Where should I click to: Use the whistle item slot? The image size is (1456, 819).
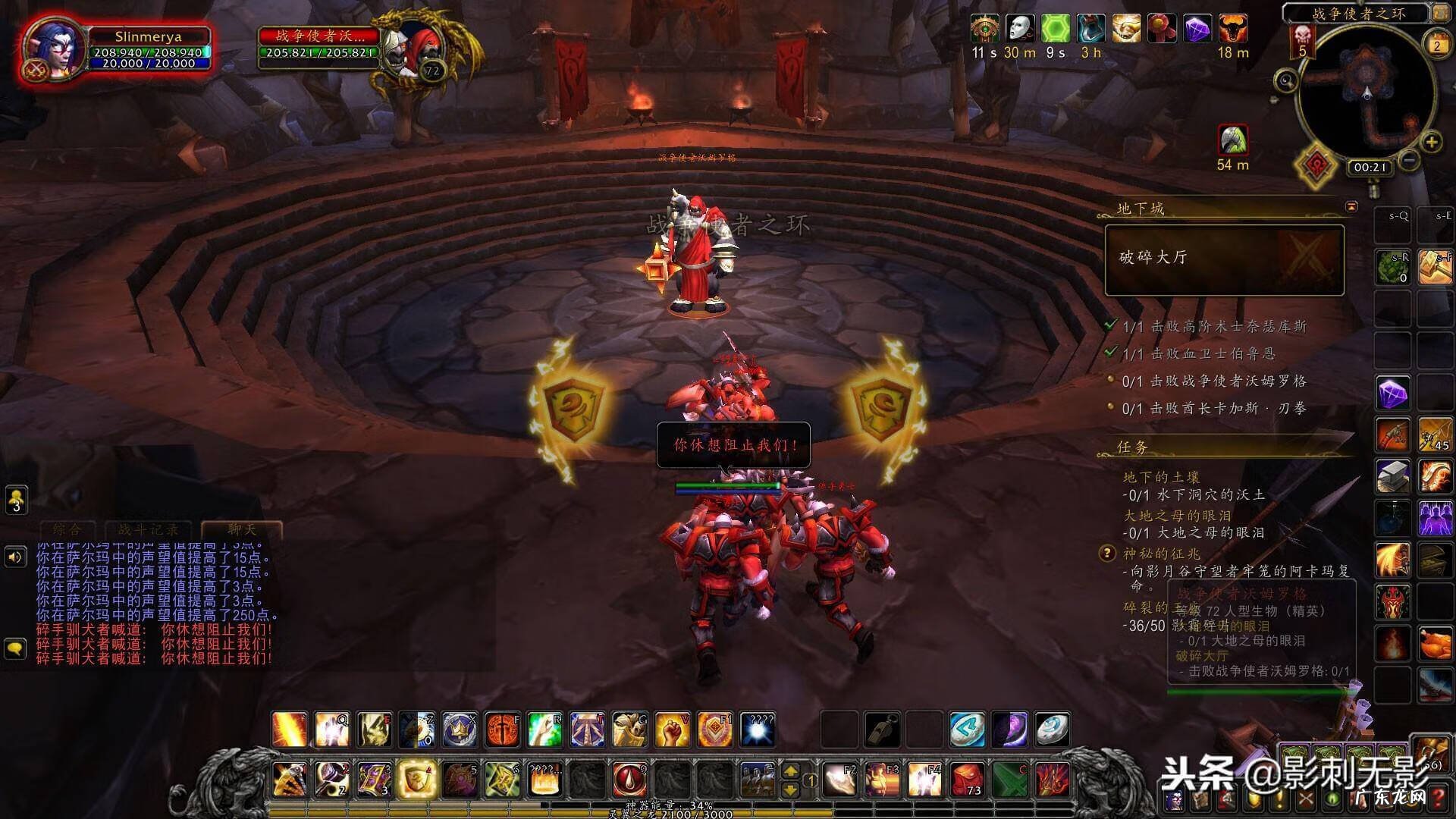[883, 730]
